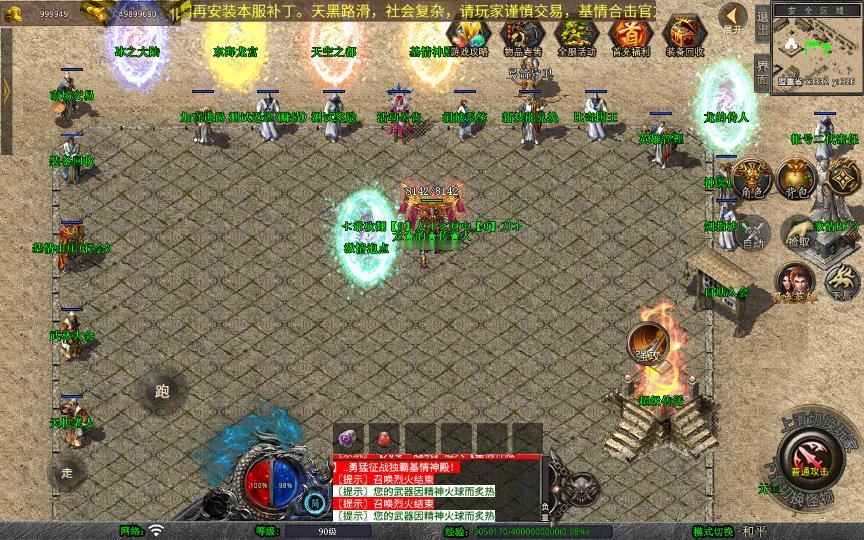Open the 背包 backpack

click(795, 177)
